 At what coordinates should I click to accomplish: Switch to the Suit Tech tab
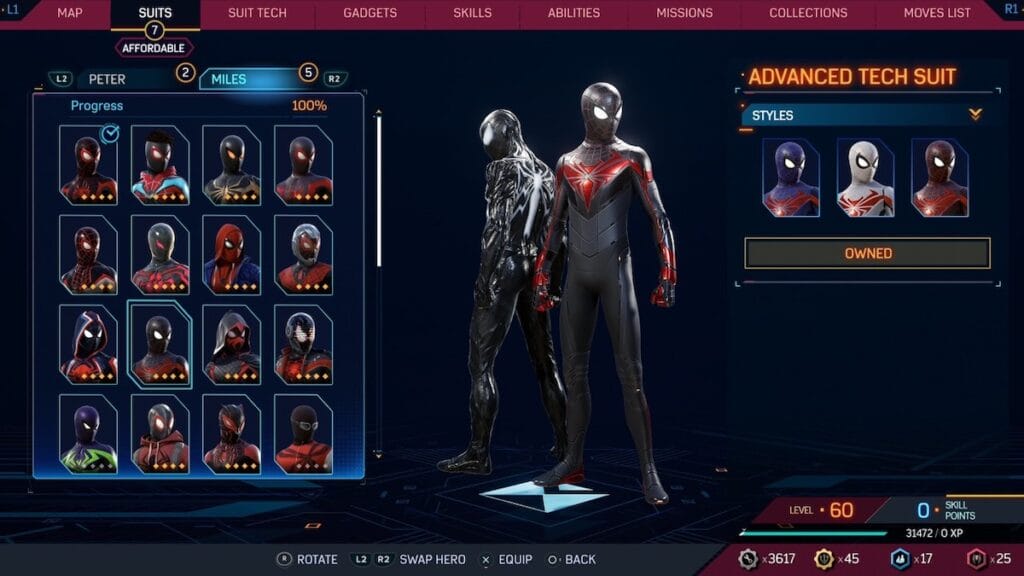tap(257, 13)
